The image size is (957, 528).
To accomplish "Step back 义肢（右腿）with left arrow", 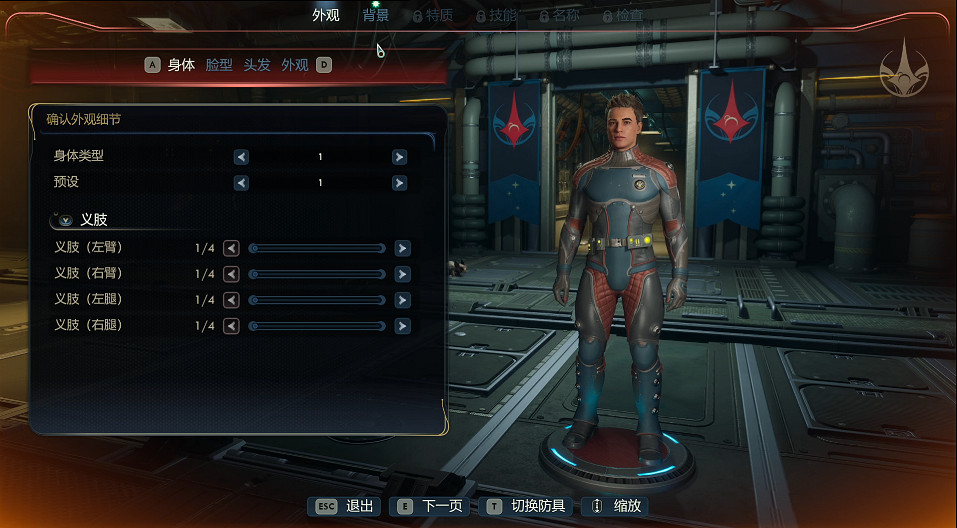I will pyautogui.click(x=231, y=326).
